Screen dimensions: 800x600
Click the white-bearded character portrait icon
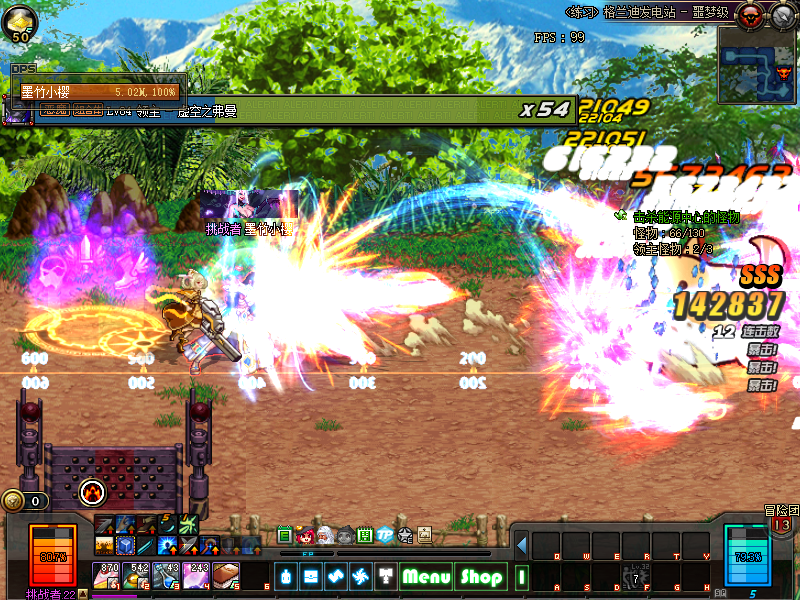point(326,535)
